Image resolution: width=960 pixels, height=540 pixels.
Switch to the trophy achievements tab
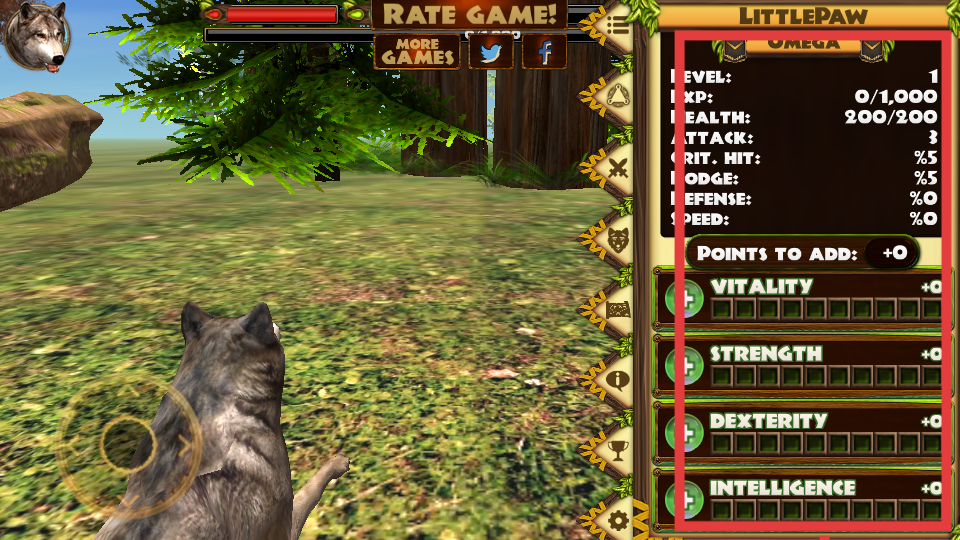coord(618,449)
